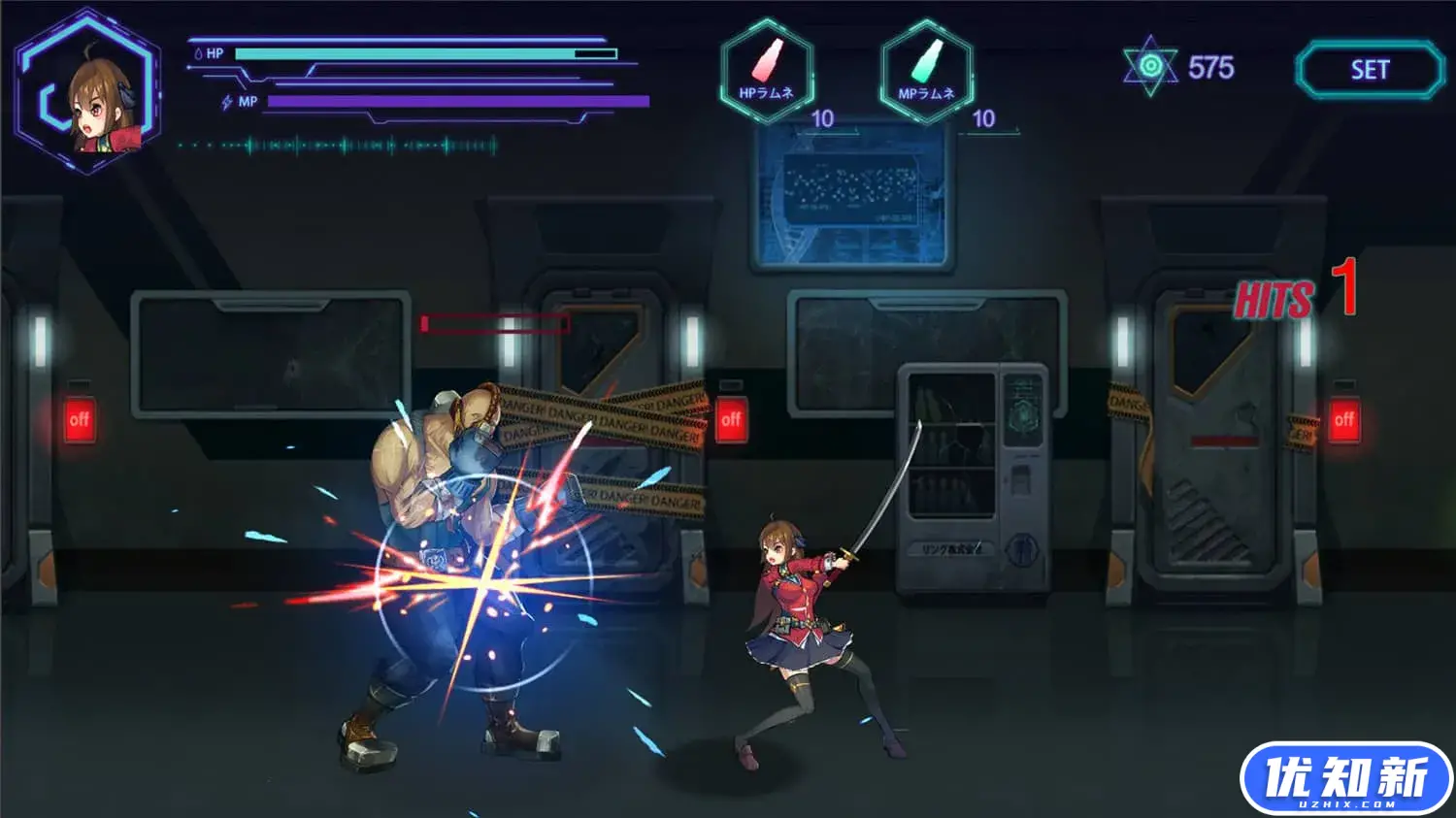This screenshot has width=1456, height=818.
Task: Use the HP Ramune potion
Action: [x=767, y=71]
